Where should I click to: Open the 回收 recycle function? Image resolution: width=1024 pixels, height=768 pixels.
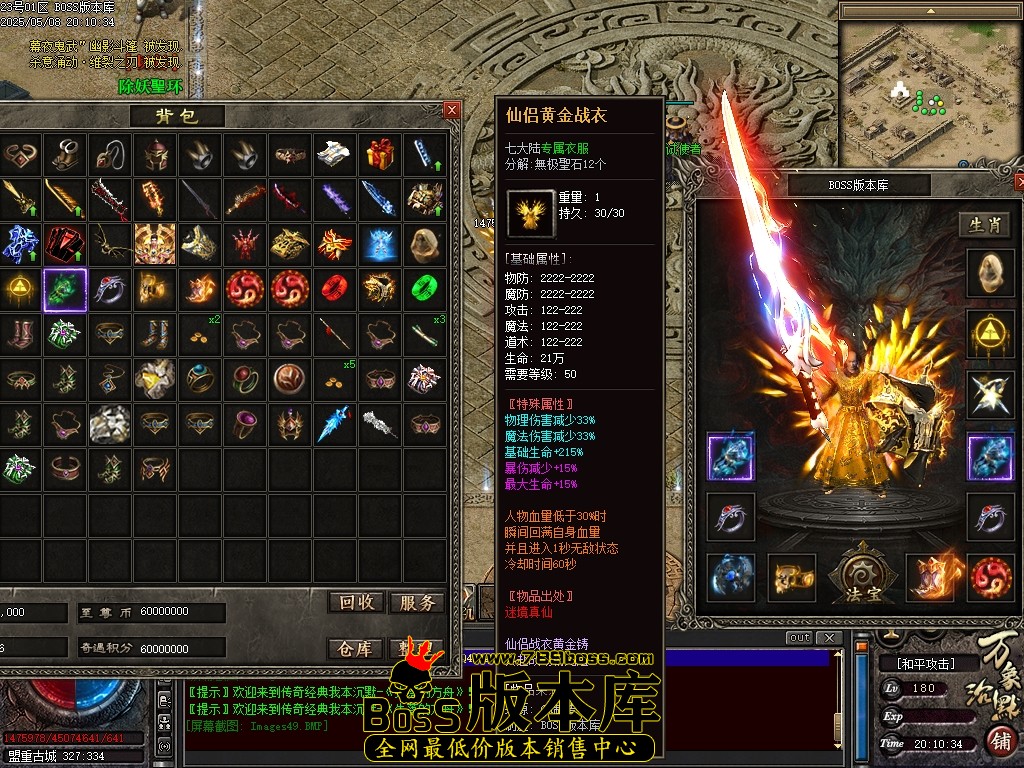357,602
